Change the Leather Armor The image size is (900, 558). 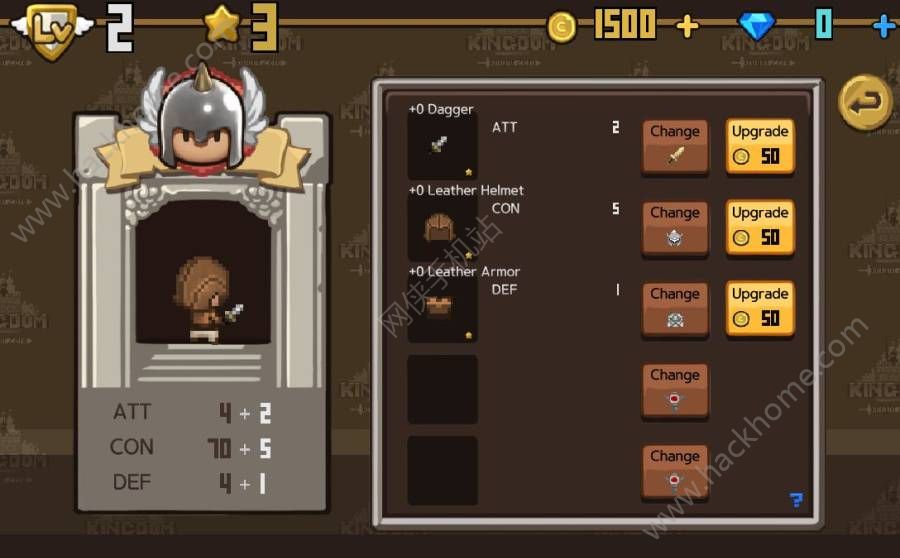click(x=675, y=308)
